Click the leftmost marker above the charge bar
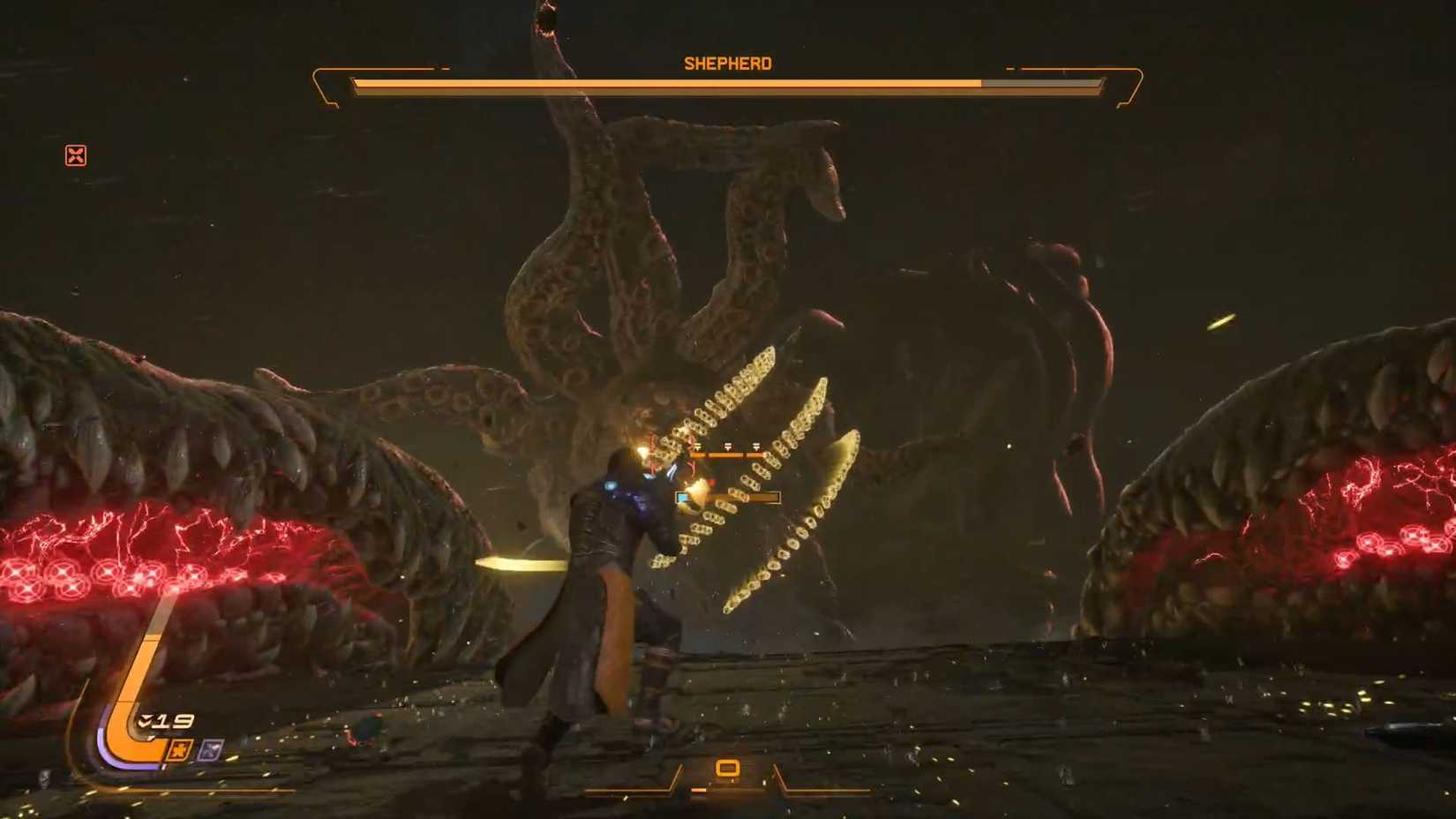Image resolution: width=1456 pixels, height=819 pixels. [698, 447]
